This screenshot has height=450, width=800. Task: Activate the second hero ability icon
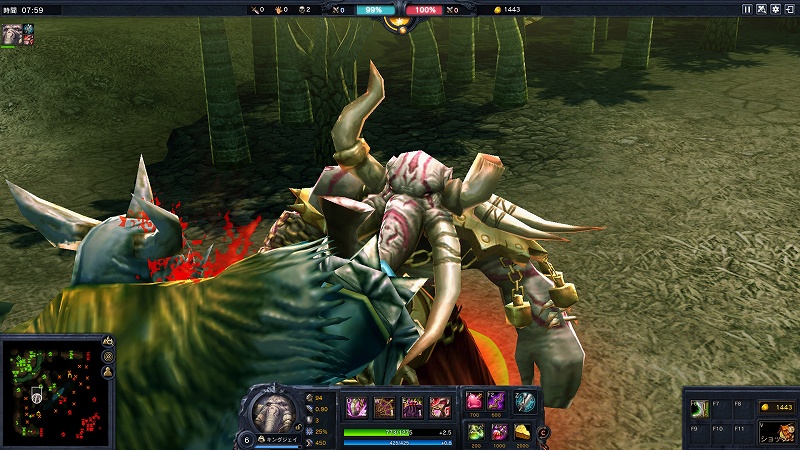pos(384,407)
